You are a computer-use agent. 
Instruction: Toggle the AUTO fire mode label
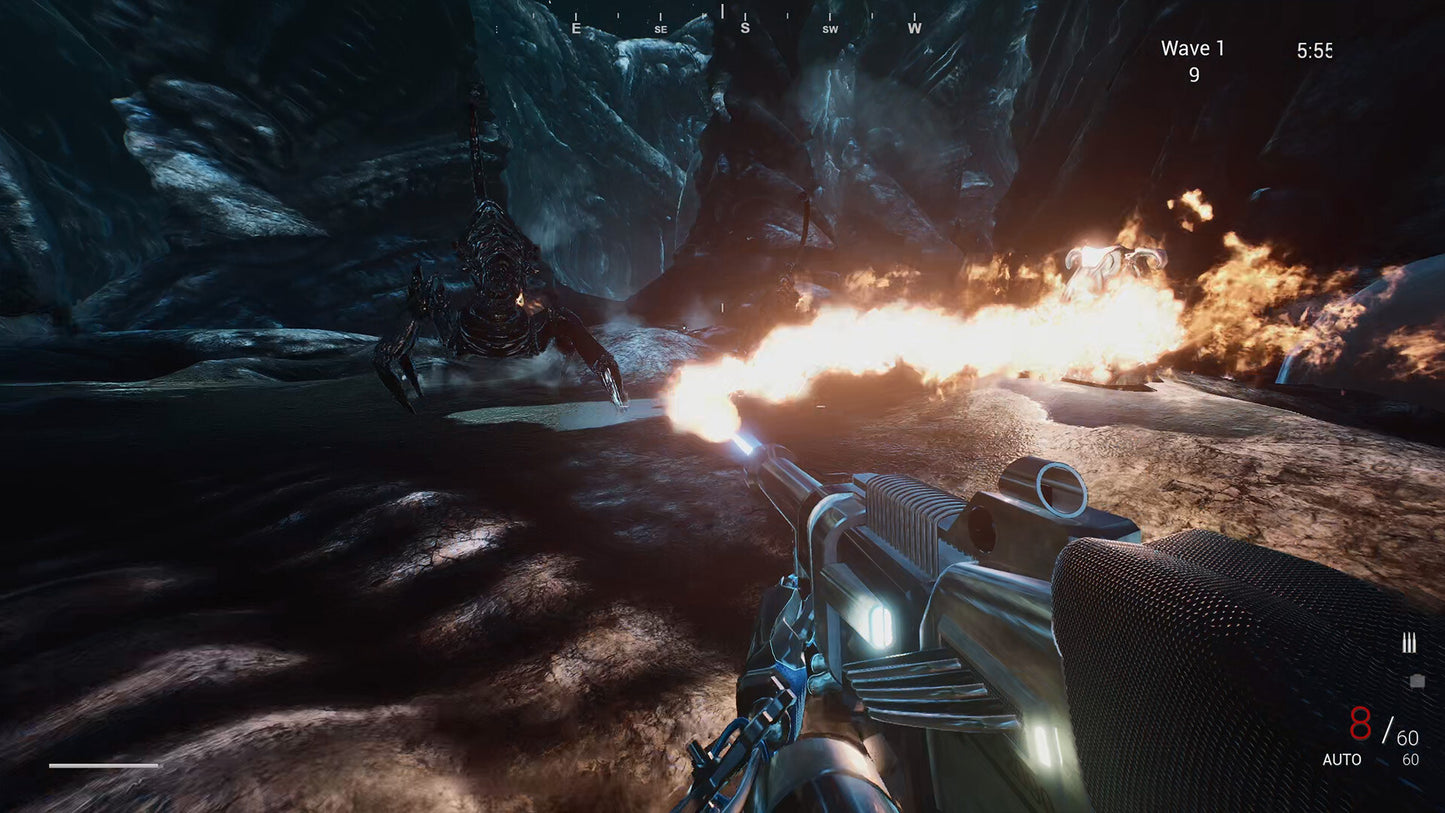[1342, 760]
